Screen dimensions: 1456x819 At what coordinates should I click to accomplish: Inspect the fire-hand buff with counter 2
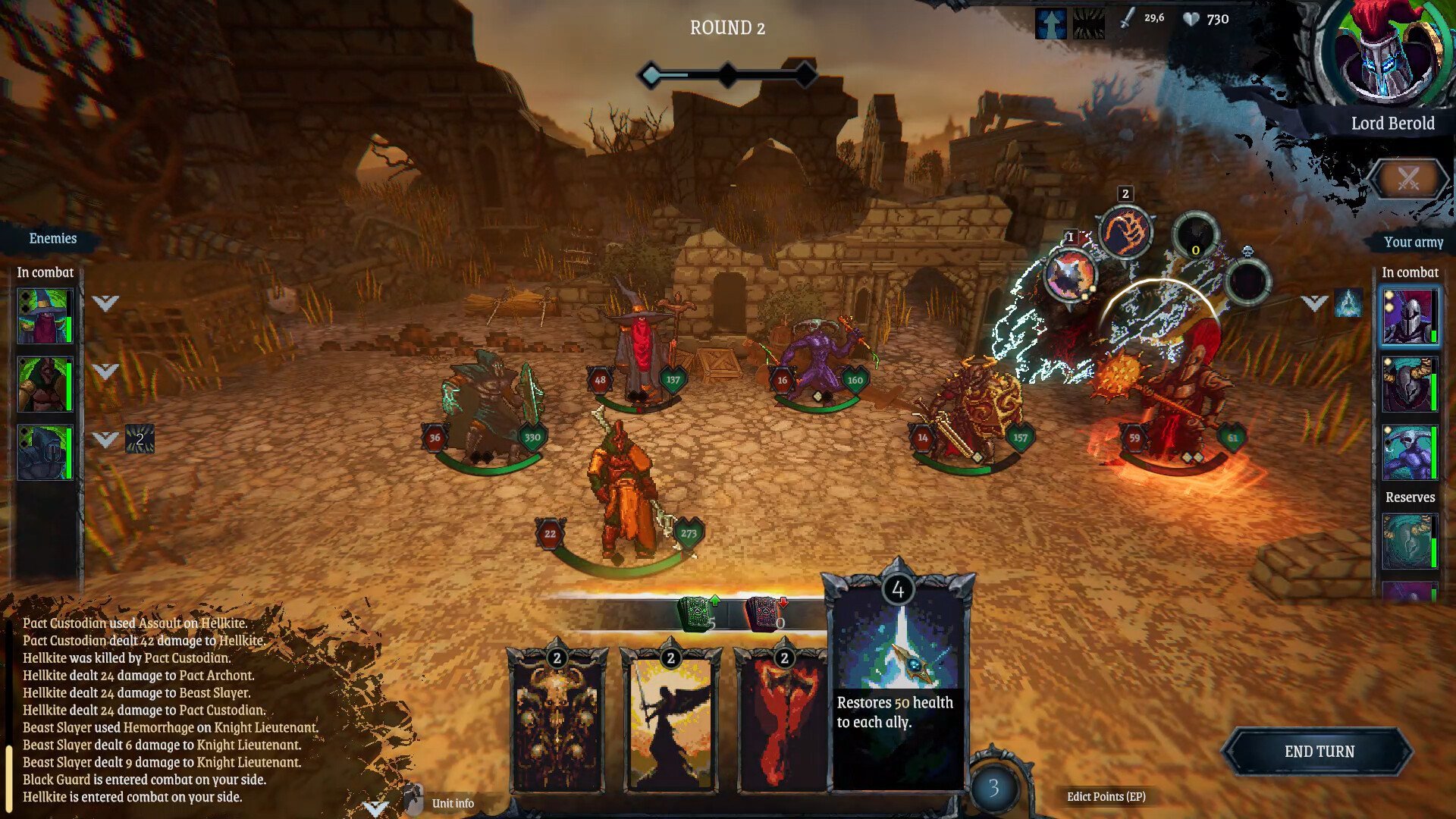click(1125, 231)
